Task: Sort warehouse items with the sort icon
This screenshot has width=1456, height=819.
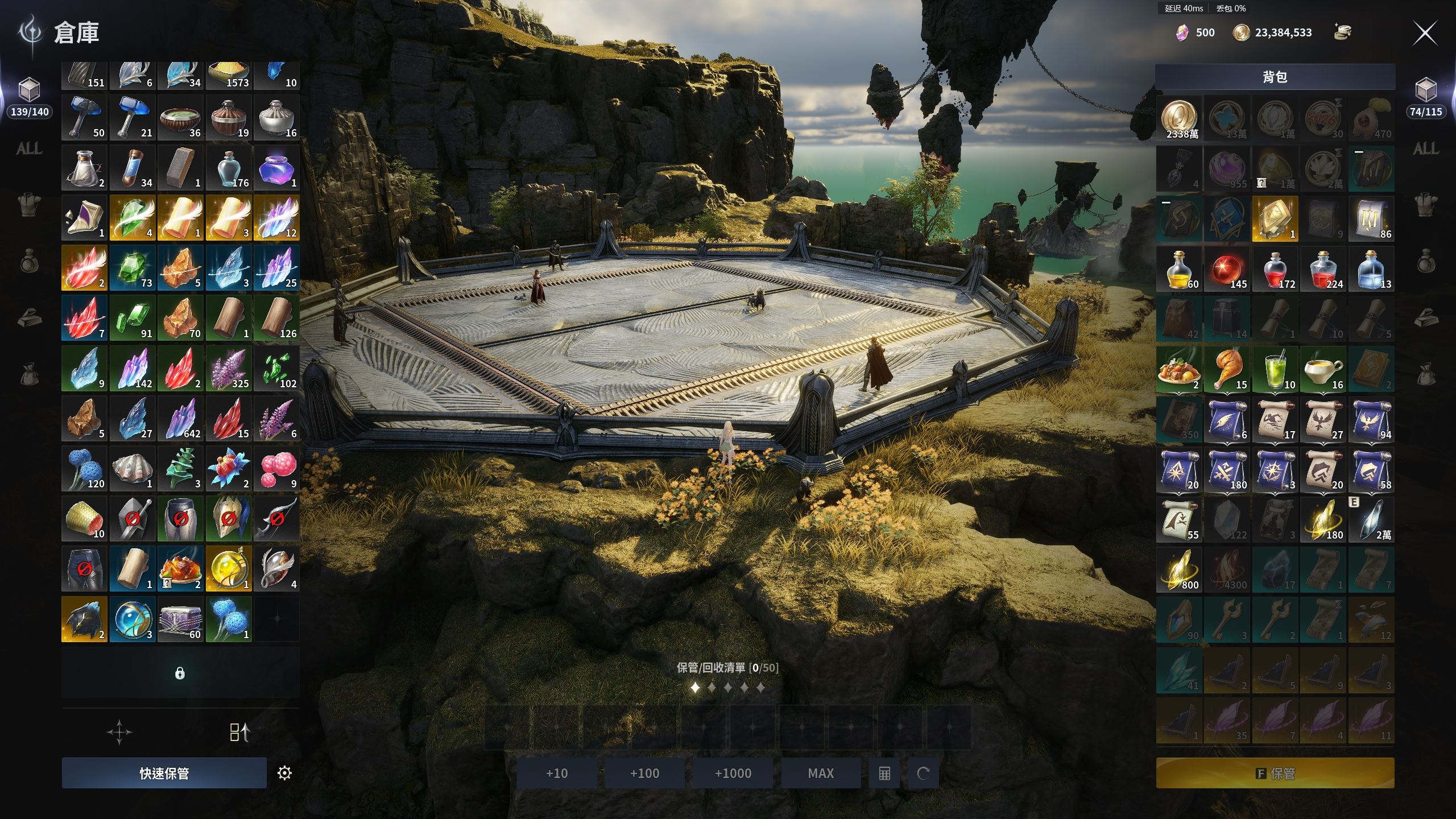Action: (239, 732)
